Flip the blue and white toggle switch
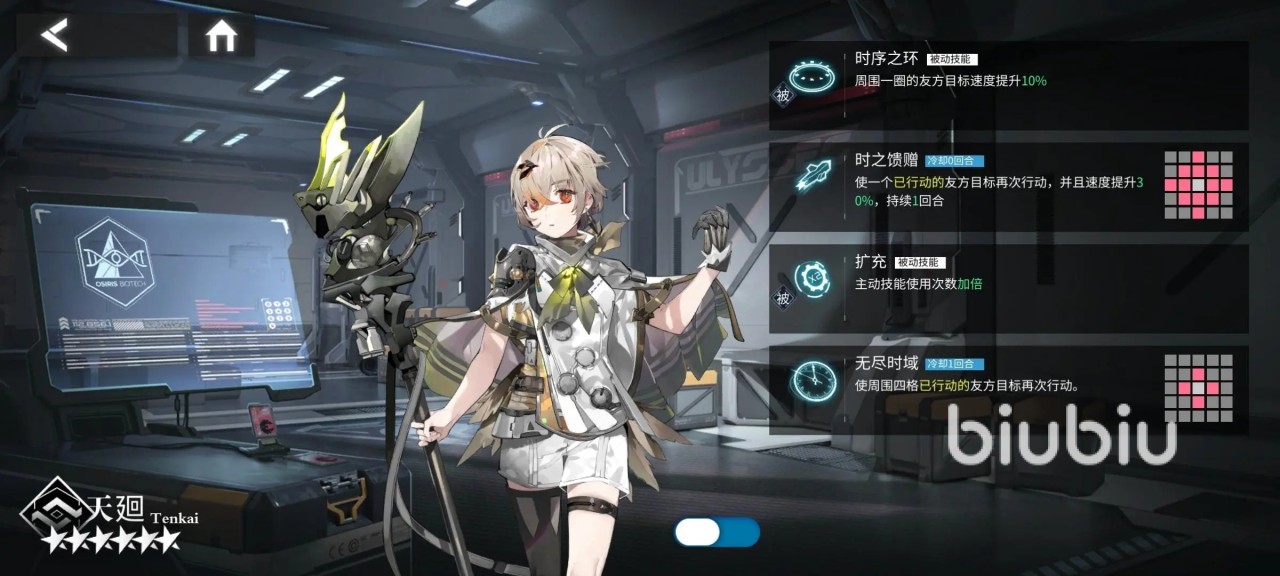The width and height of the screenshot is (1280, 576). tap(717, 532)
